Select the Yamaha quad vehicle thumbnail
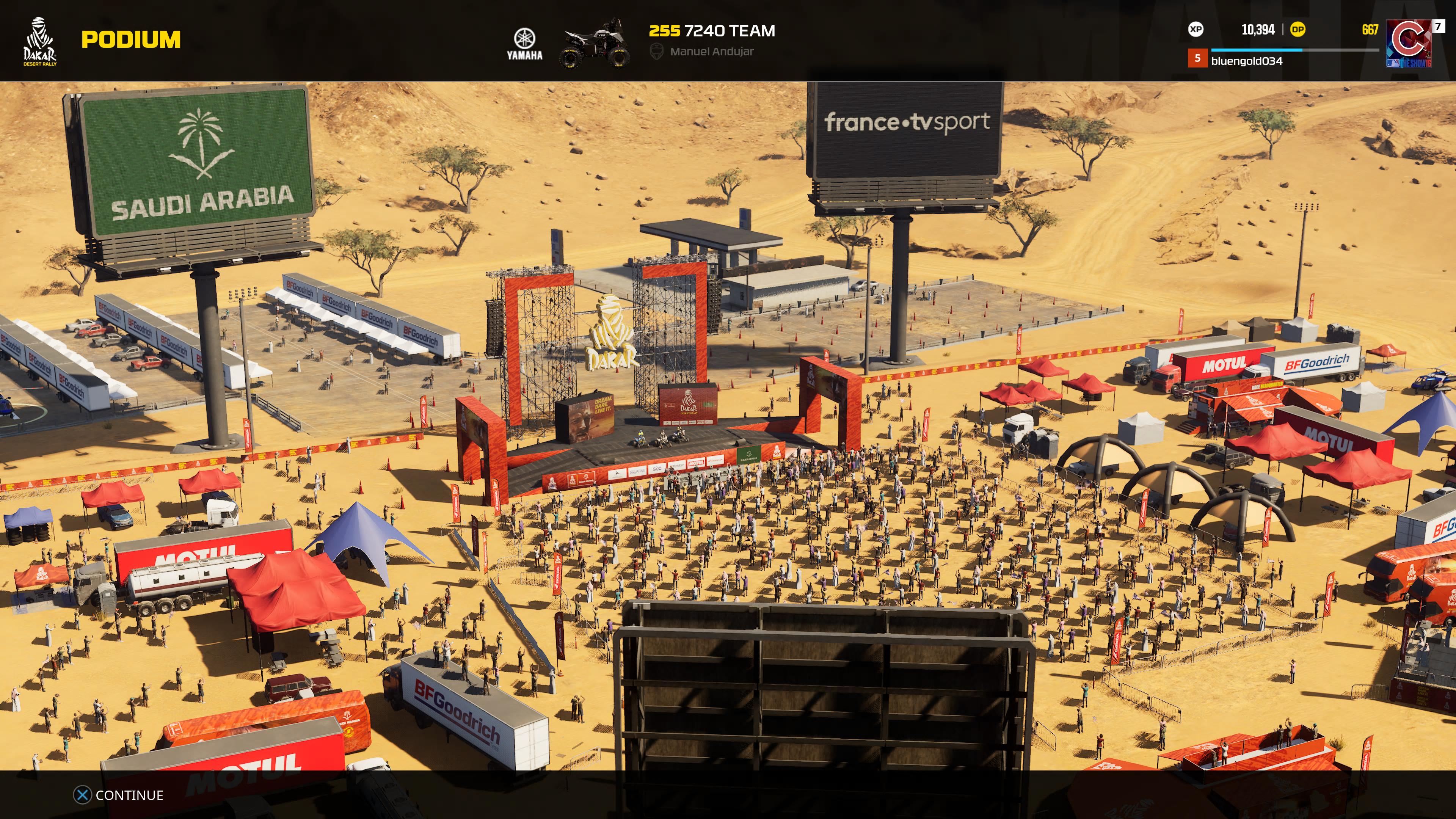 (x=594, y=43)
